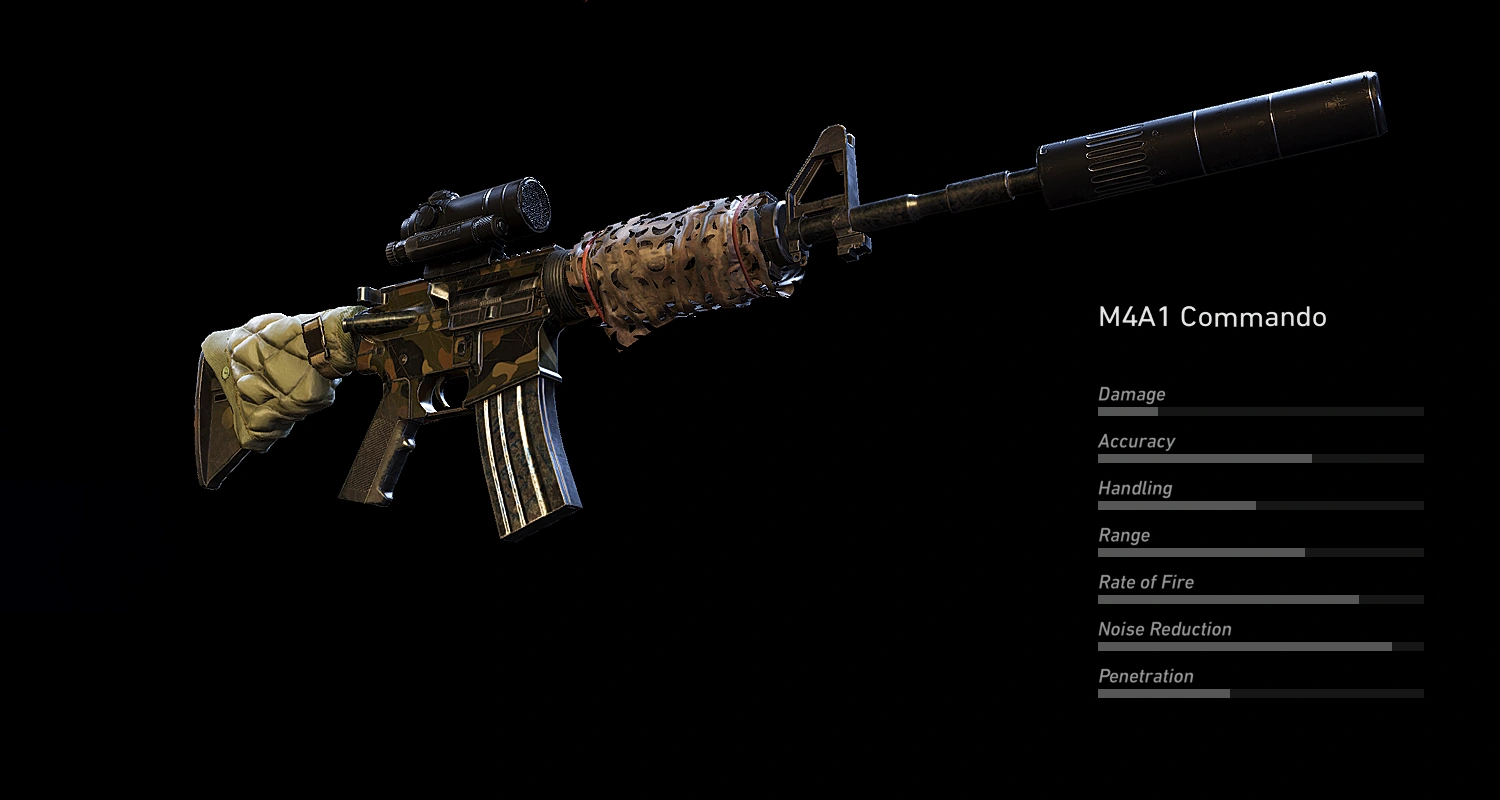Image resolution: width=1500 pixels, height=800 pixels.
Task: Click the Range progress bar
Action: (1260, 552)
